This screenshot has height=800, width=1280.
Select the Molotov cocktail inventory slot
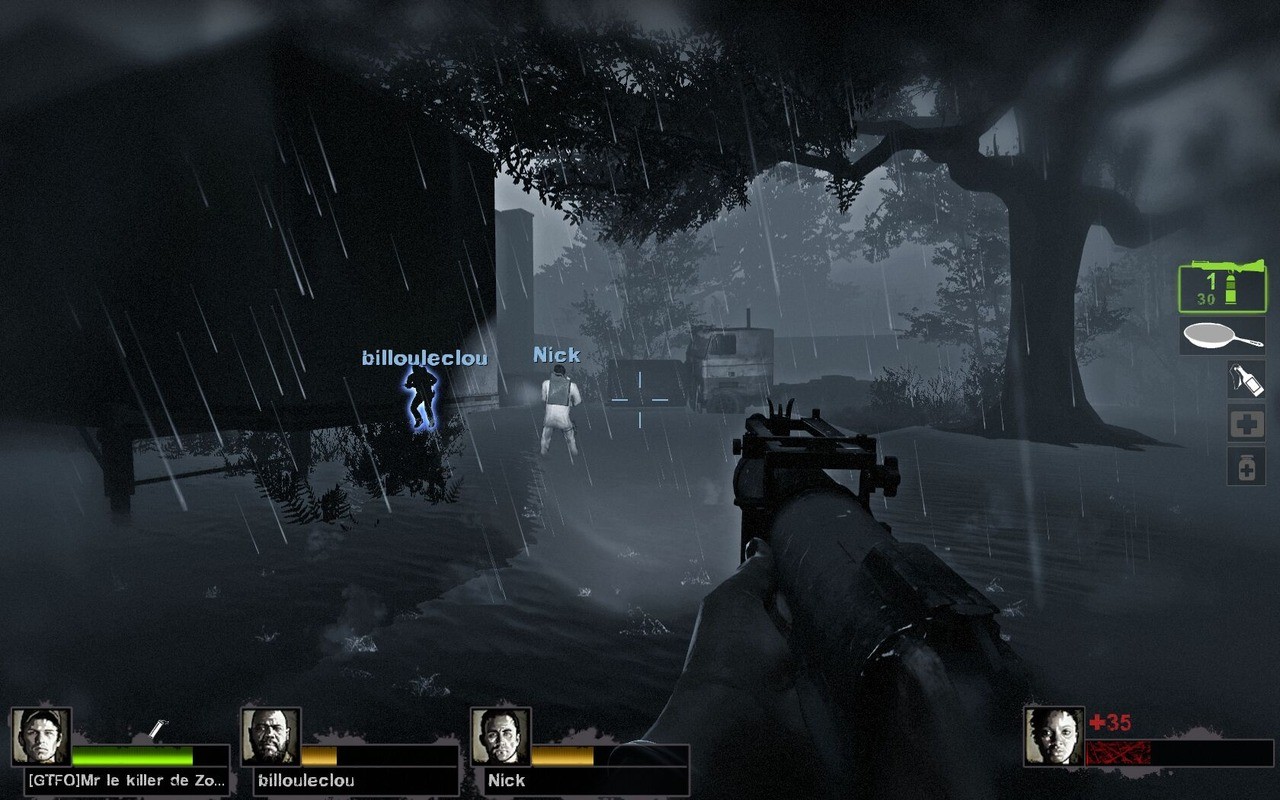click(1244, 379)
